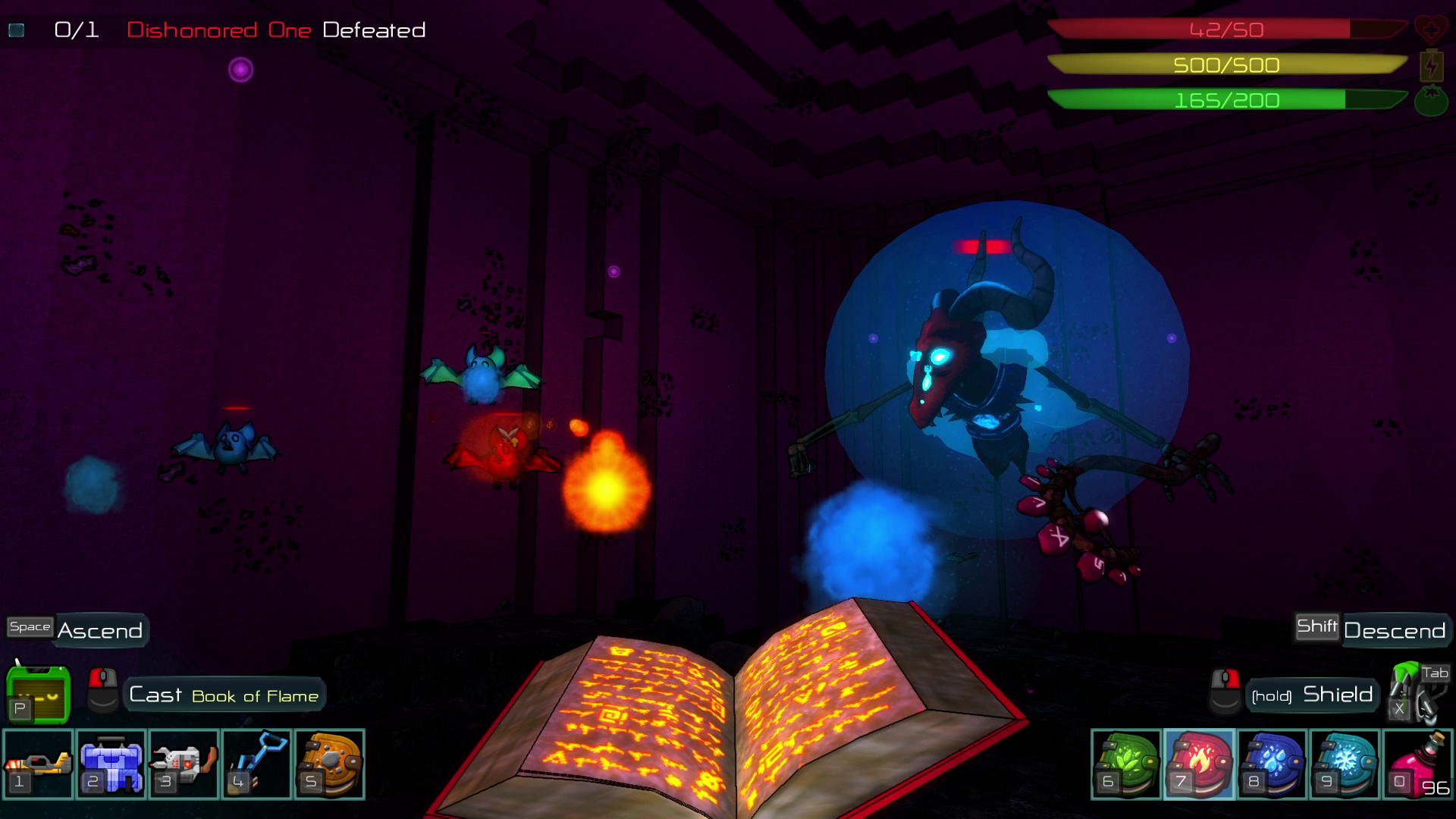1456x819 pixels.
Task: Select the ice snowflake spellbook
Action: 1345,764
